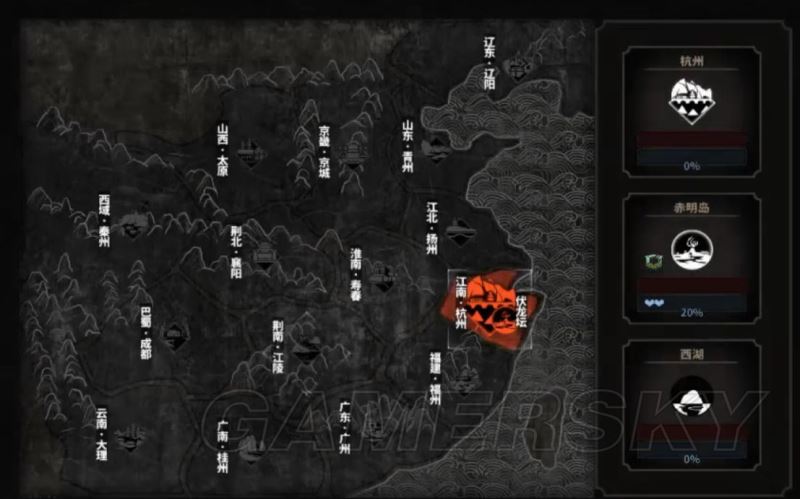Choose the 赤明岛 location card

click(x=691, y=257)
